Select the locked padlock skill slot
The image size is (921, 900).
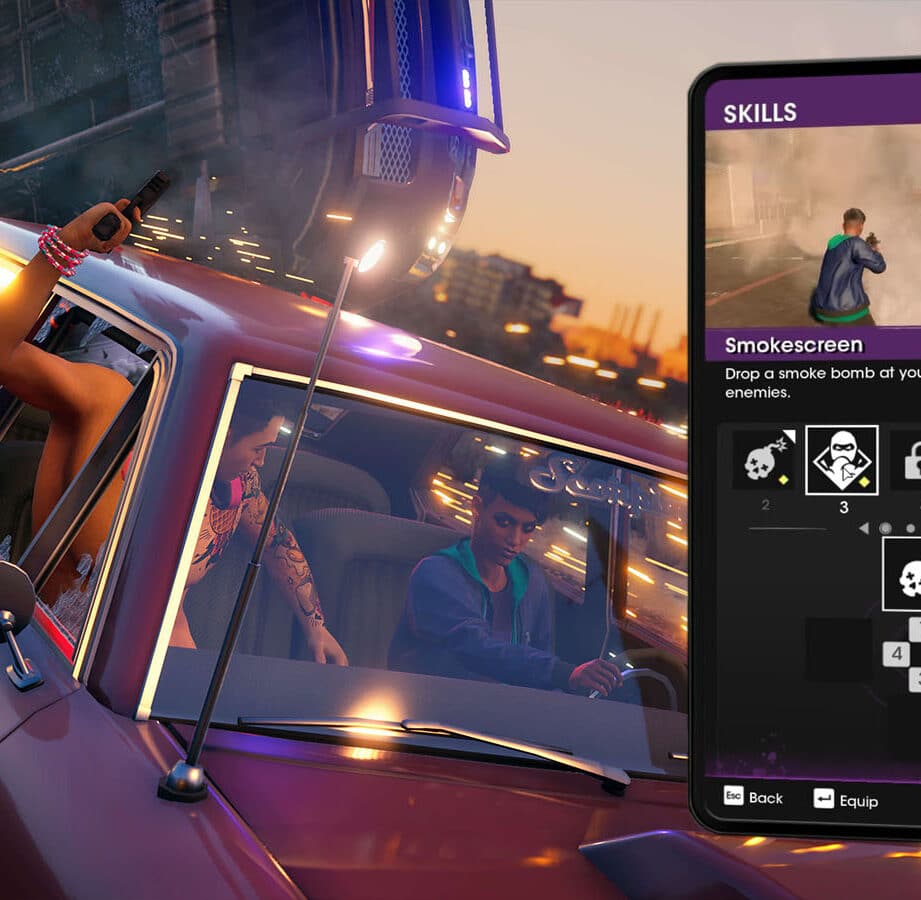(x=908, y=460)
